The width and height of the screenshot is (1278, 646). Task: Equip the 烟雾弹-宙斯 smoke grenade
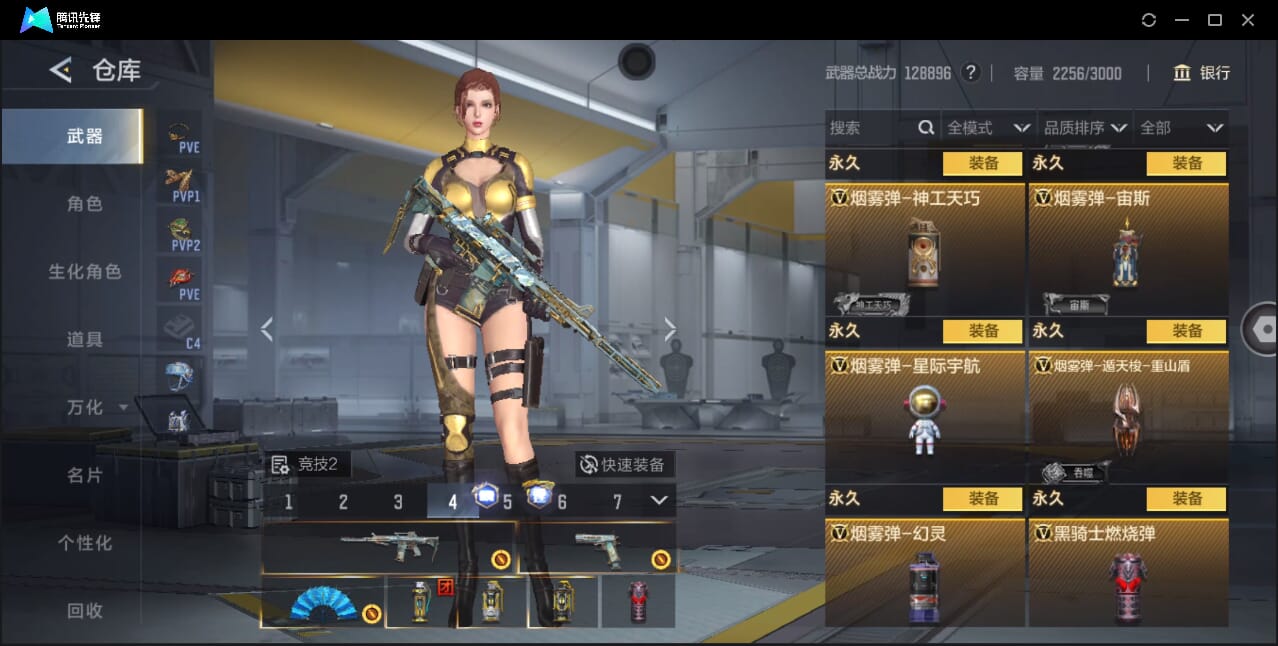tap(1186, 163)
